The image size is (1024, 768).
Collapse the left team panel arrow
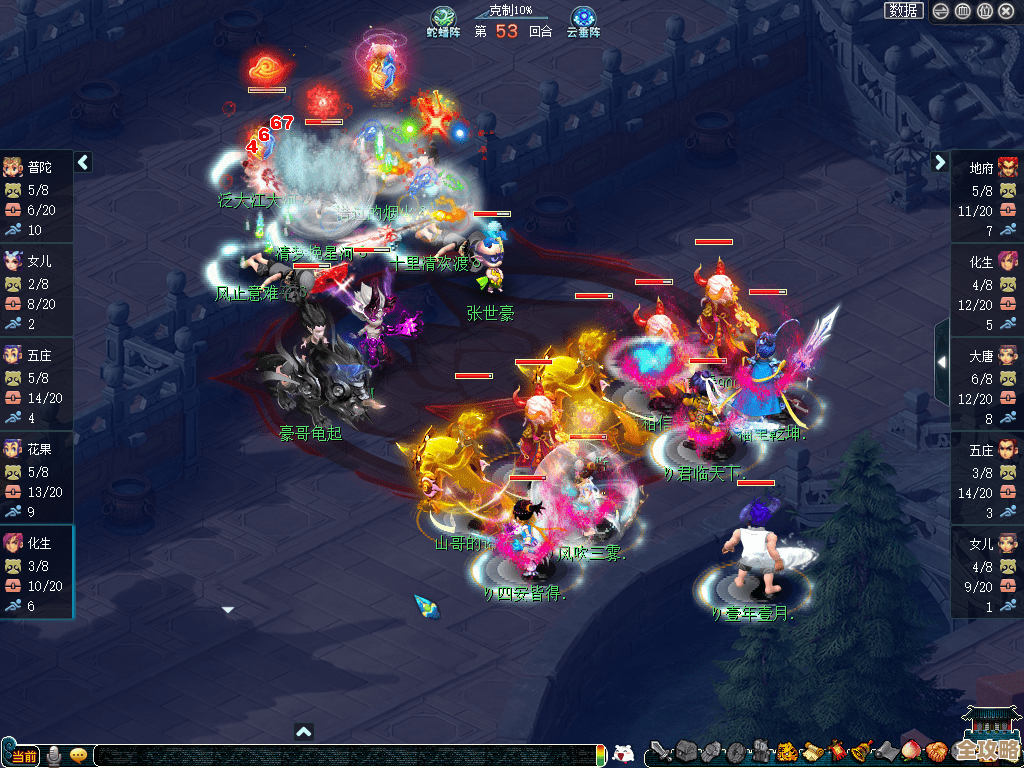[84, 162]
